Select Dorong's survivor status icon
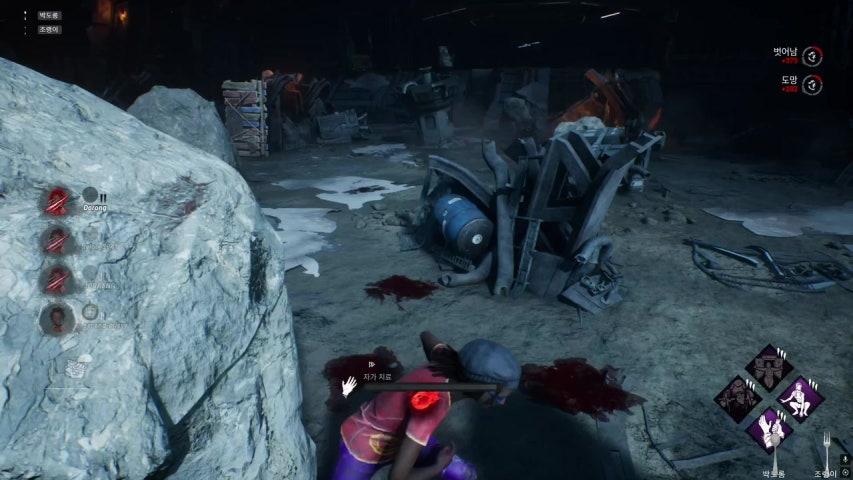Viewport: 853px width, 480px height. 57,201
